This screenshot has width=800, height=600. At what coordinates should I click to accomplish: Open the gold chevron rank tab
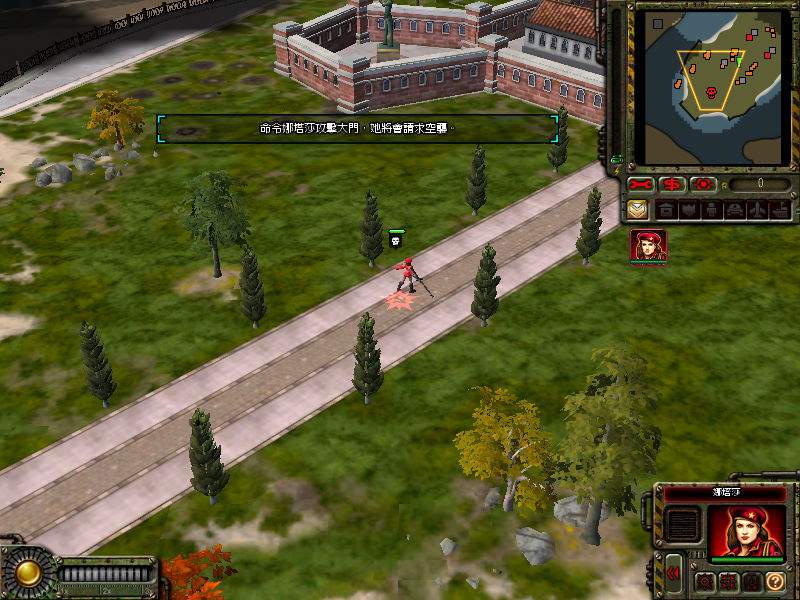638,210
